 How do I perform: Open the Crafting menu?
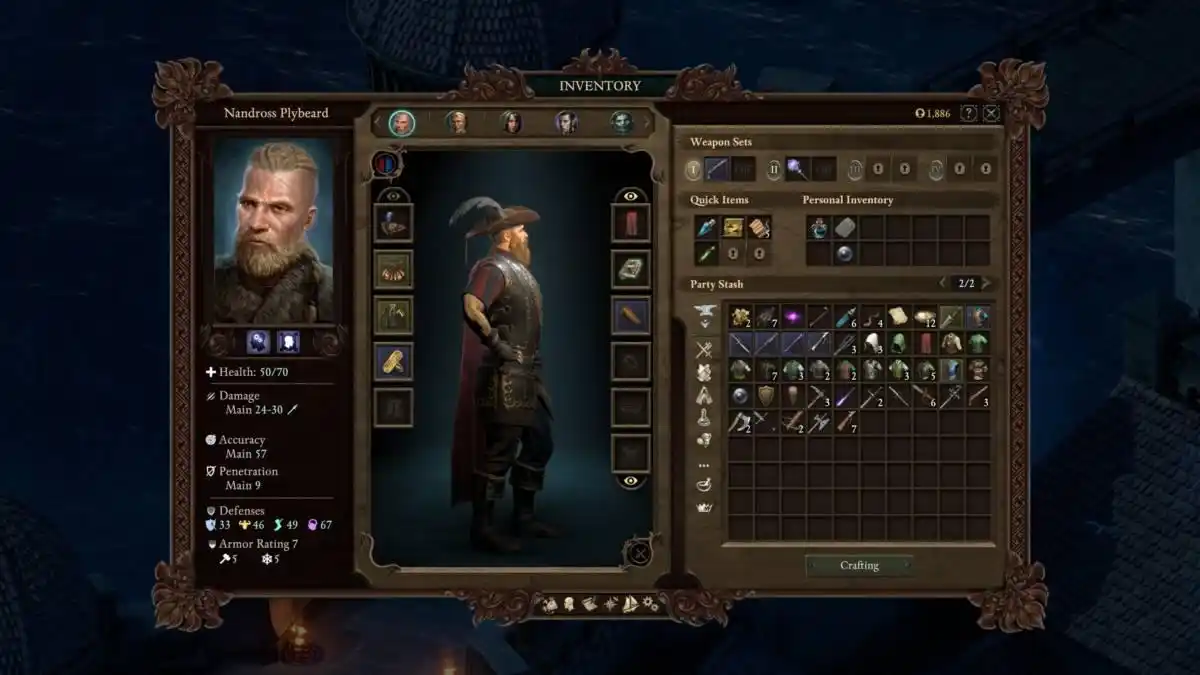[x=859, y=565]
